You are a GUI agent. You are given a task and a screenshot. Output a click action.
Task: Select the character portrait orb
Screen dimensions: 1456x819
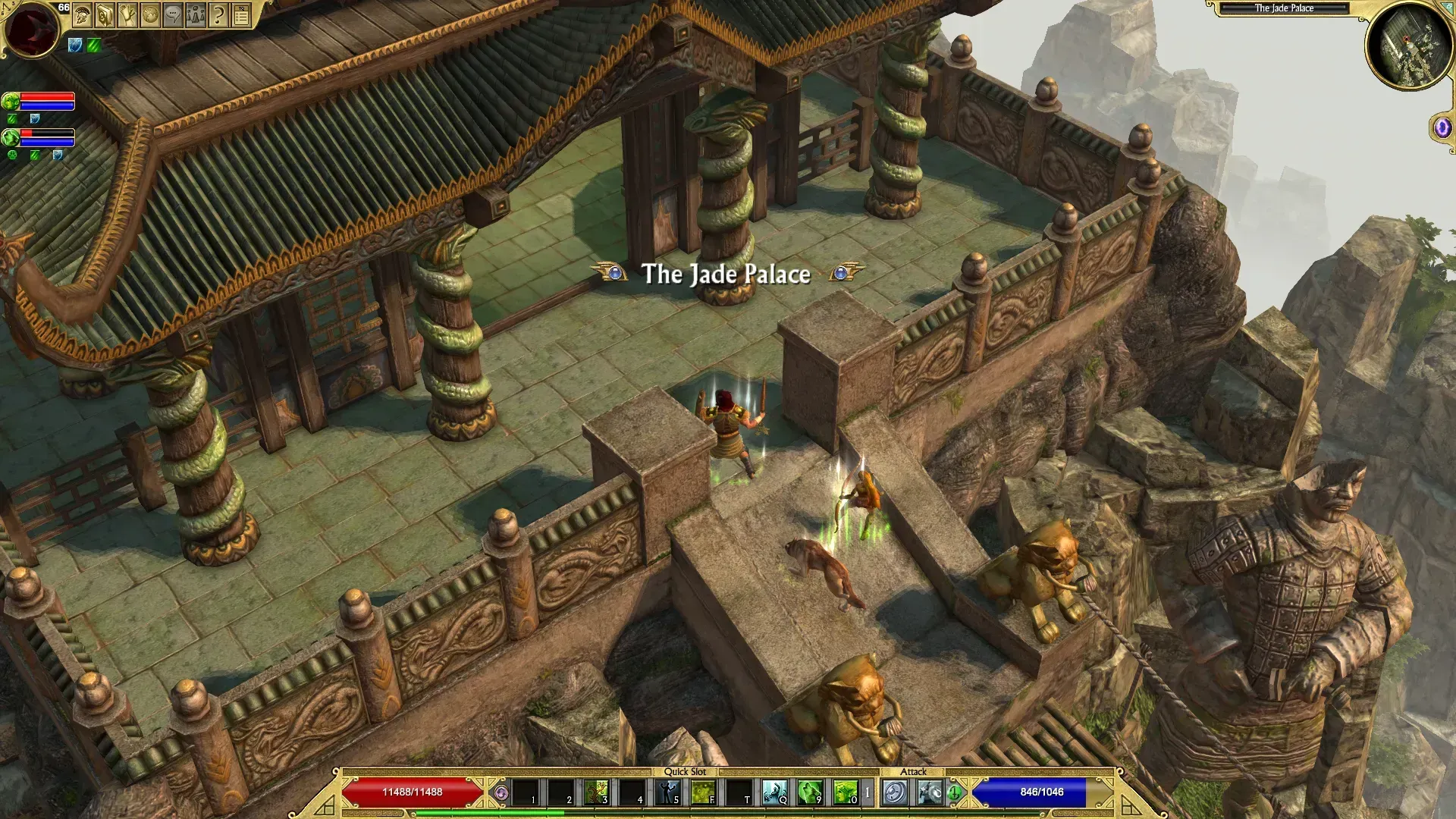(x=32, y=29)
